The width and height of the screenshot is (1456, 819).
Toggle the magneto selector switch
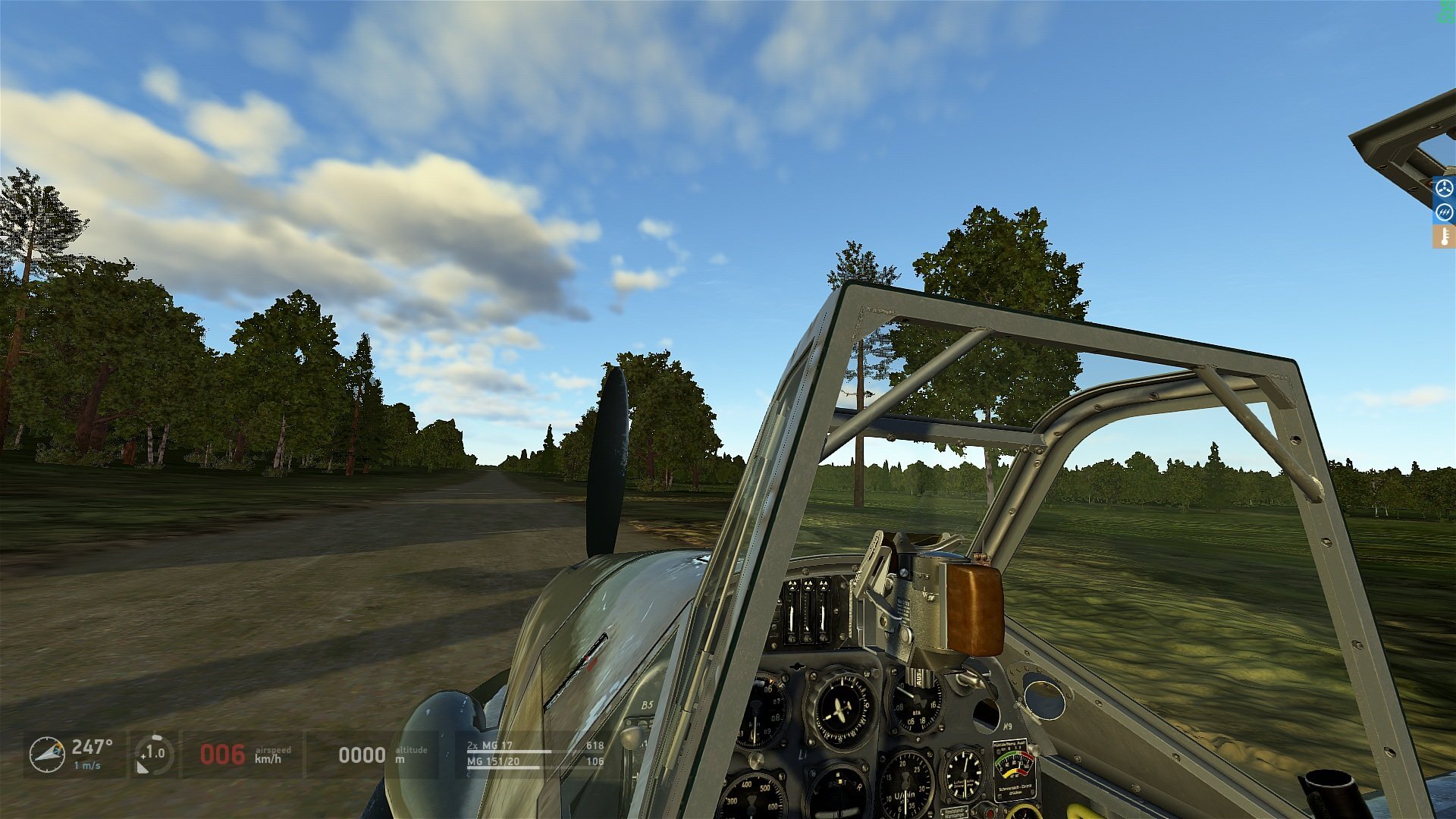point(918,679)
